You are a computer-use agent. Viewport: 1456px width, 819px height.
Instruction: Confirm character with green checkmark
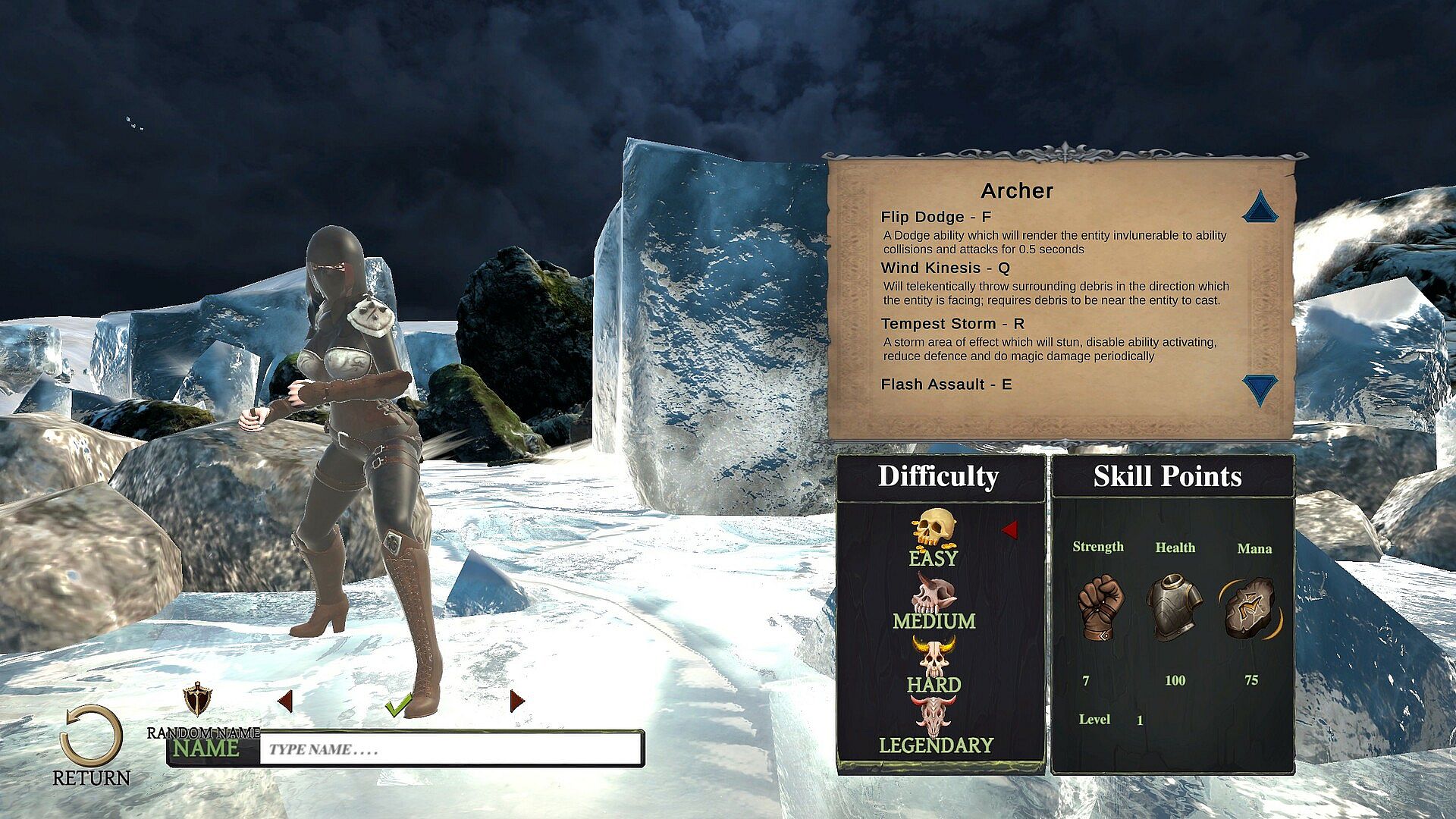(398, 705)
